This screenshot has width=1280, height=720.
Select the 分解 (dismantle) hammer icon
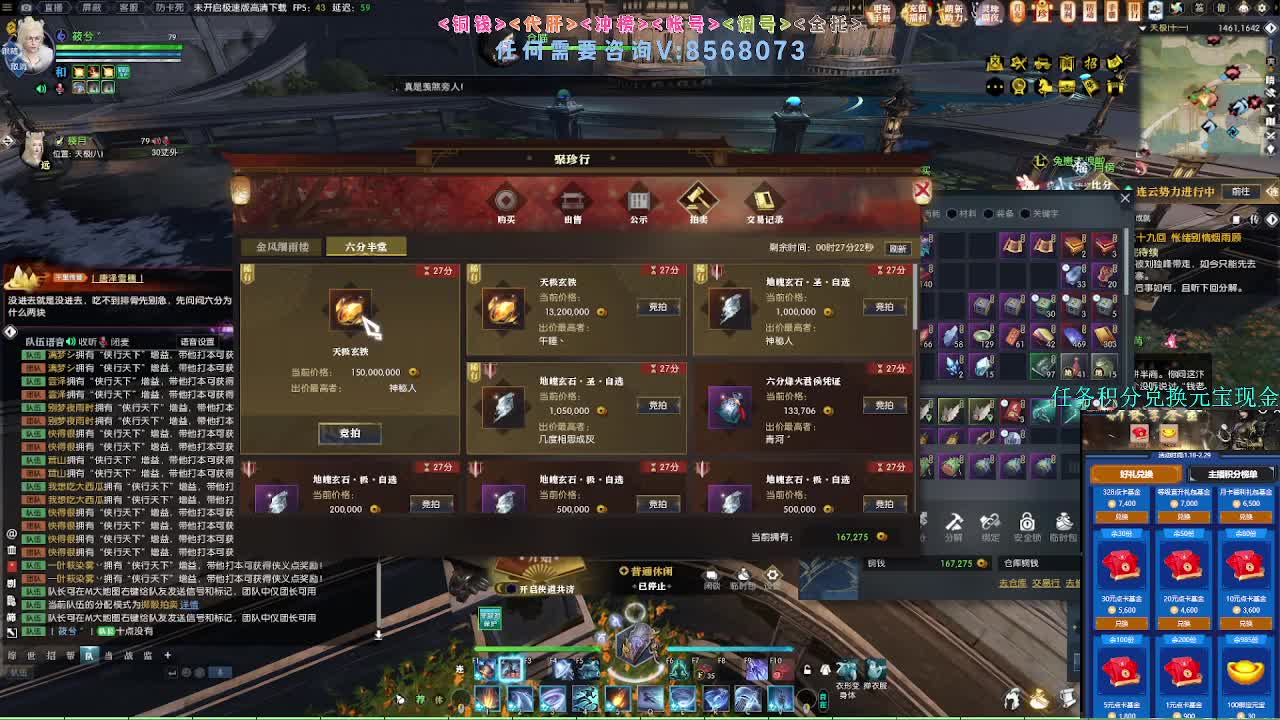tap(953, 523)
